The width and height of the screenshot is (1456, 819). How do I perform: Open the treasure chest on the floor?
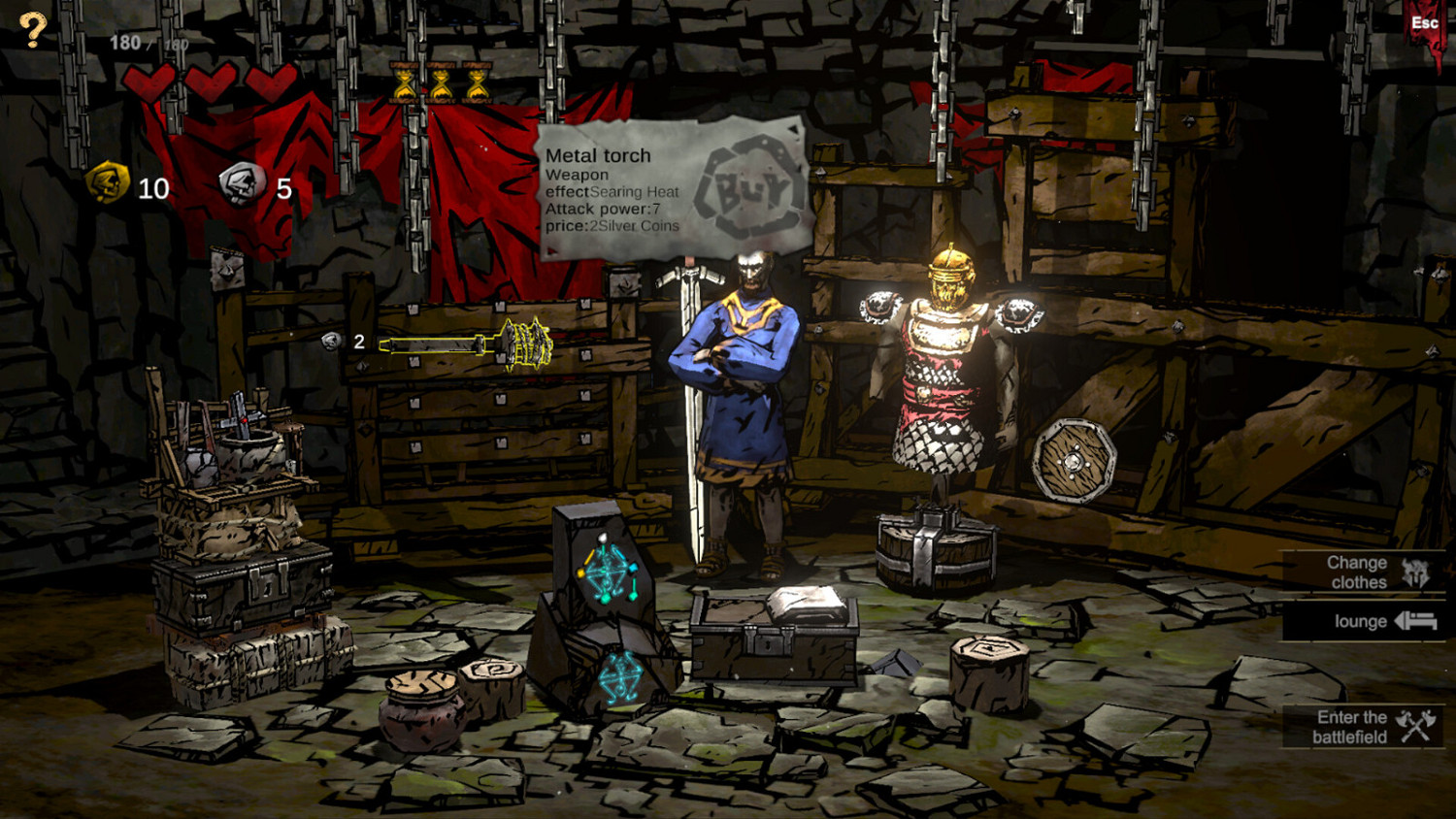click(772, 640)
